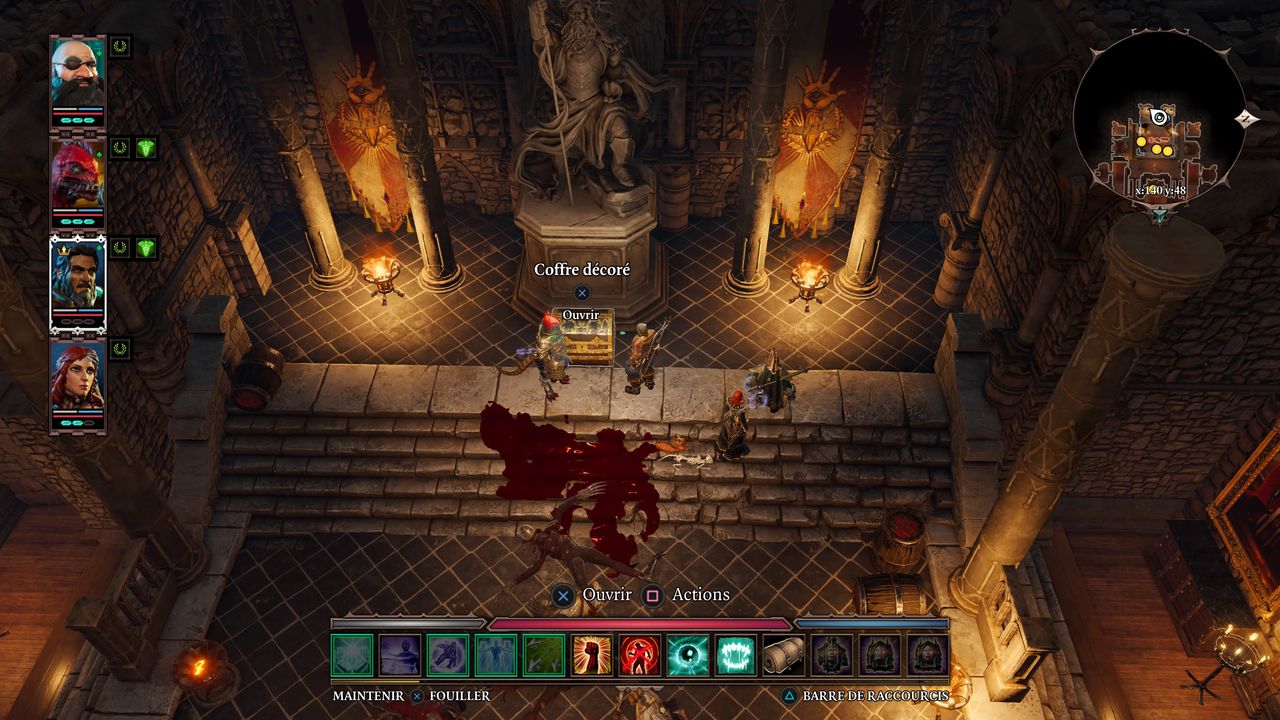Cast the teal fanged jaws skill

737,655
